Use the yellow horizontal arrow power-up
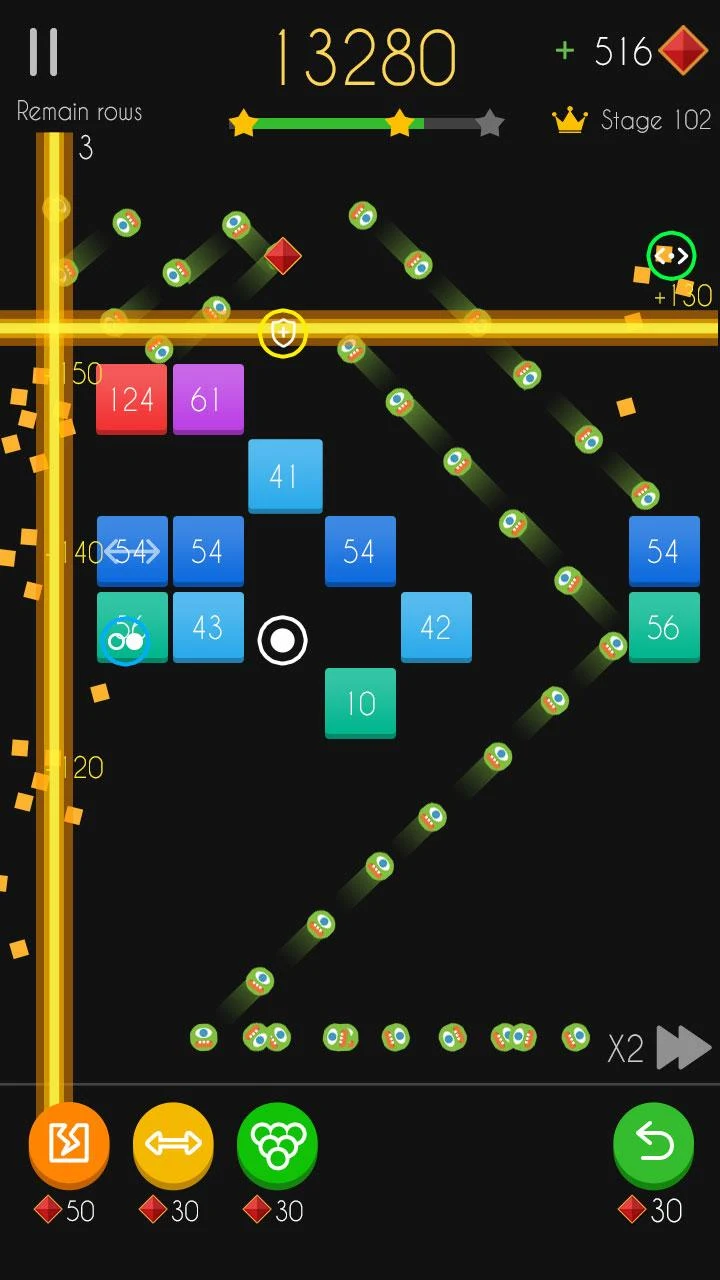The image size is (720, 1280). pyautogui.click(x=173, y=1145)
